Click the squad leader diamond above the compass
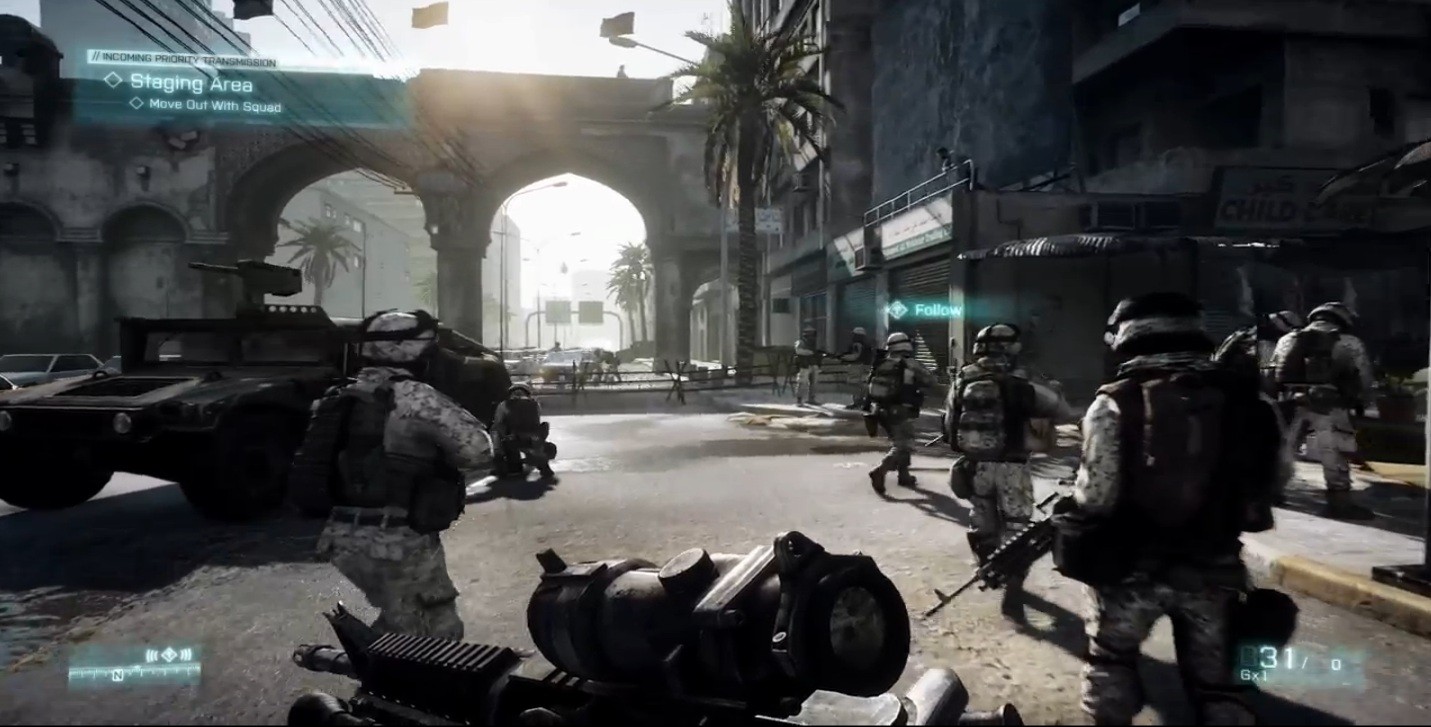Screen dimensions: 1431x727 (169, 654)
